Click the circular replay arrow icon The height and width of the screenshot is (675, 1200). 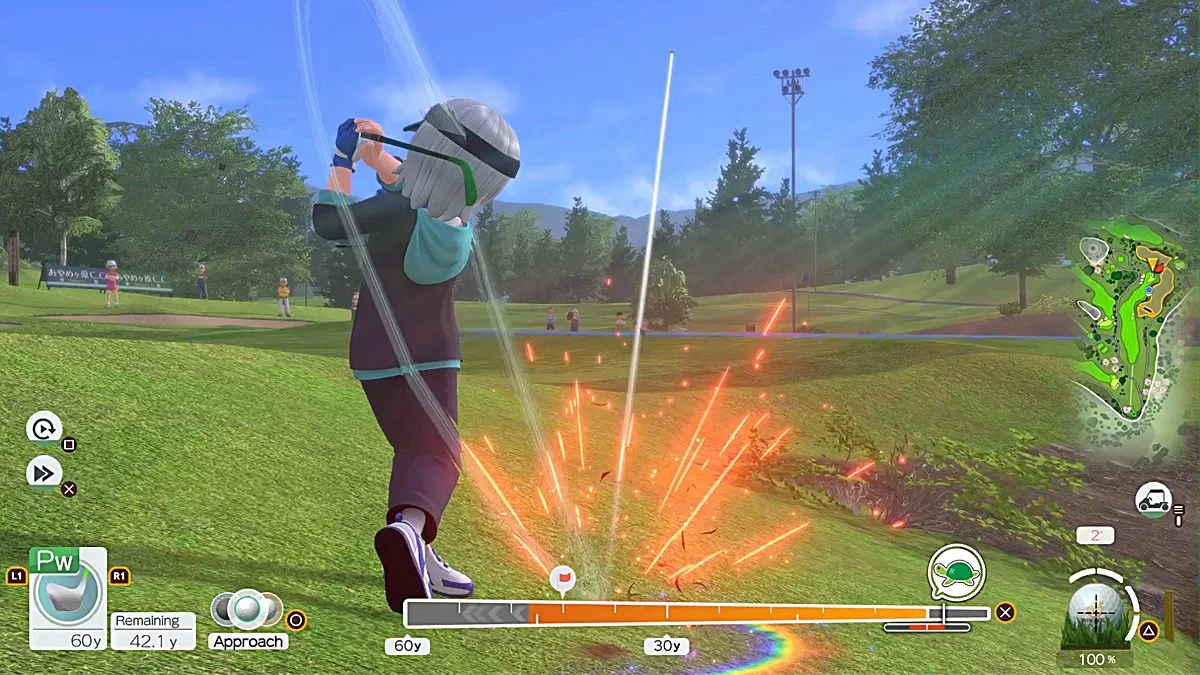tap(44, 430)
